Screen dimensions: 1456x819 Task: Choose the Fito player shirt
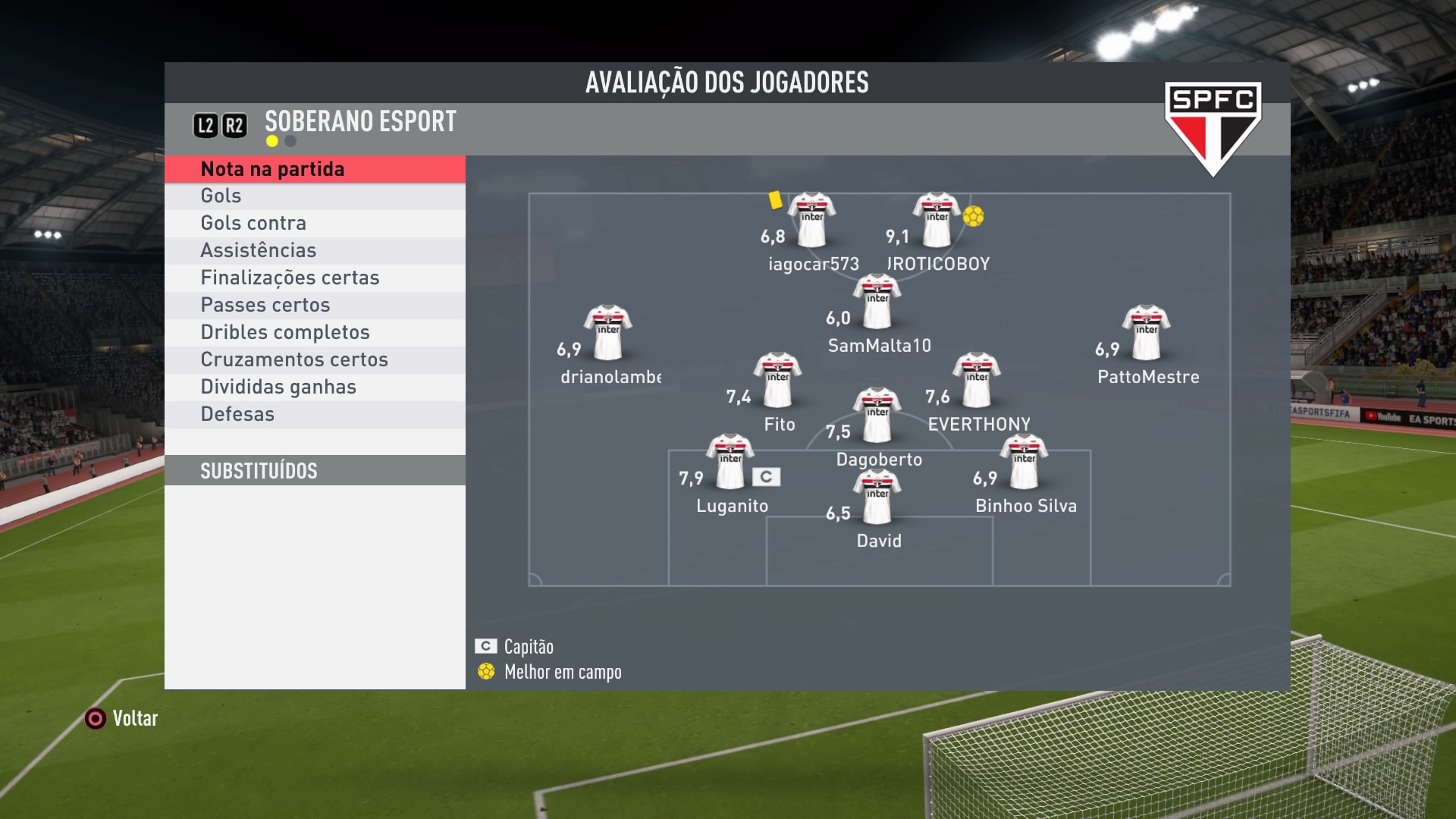(777, 379)
